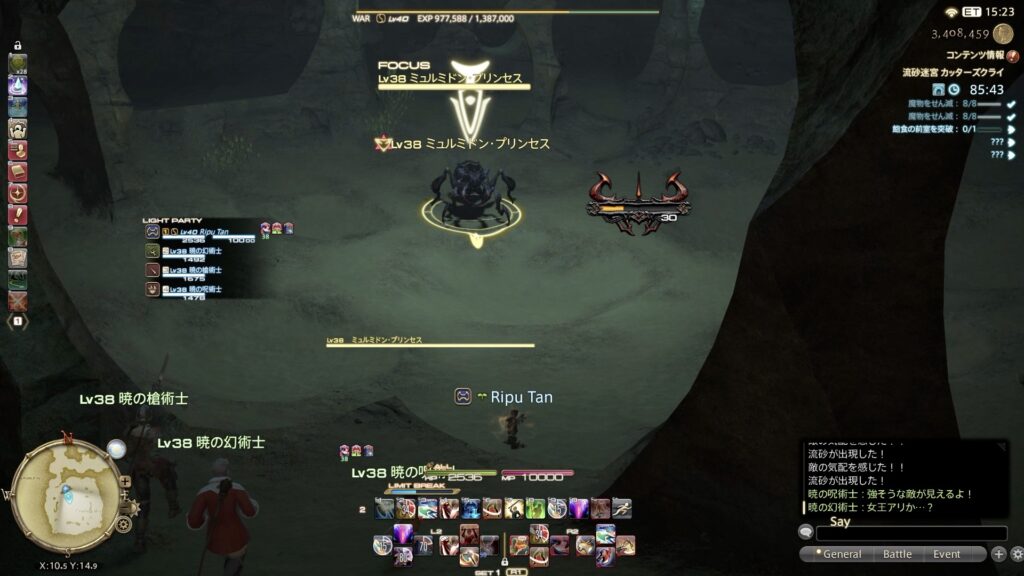
Task: Switch to the General chat tab
Action: 841,554
